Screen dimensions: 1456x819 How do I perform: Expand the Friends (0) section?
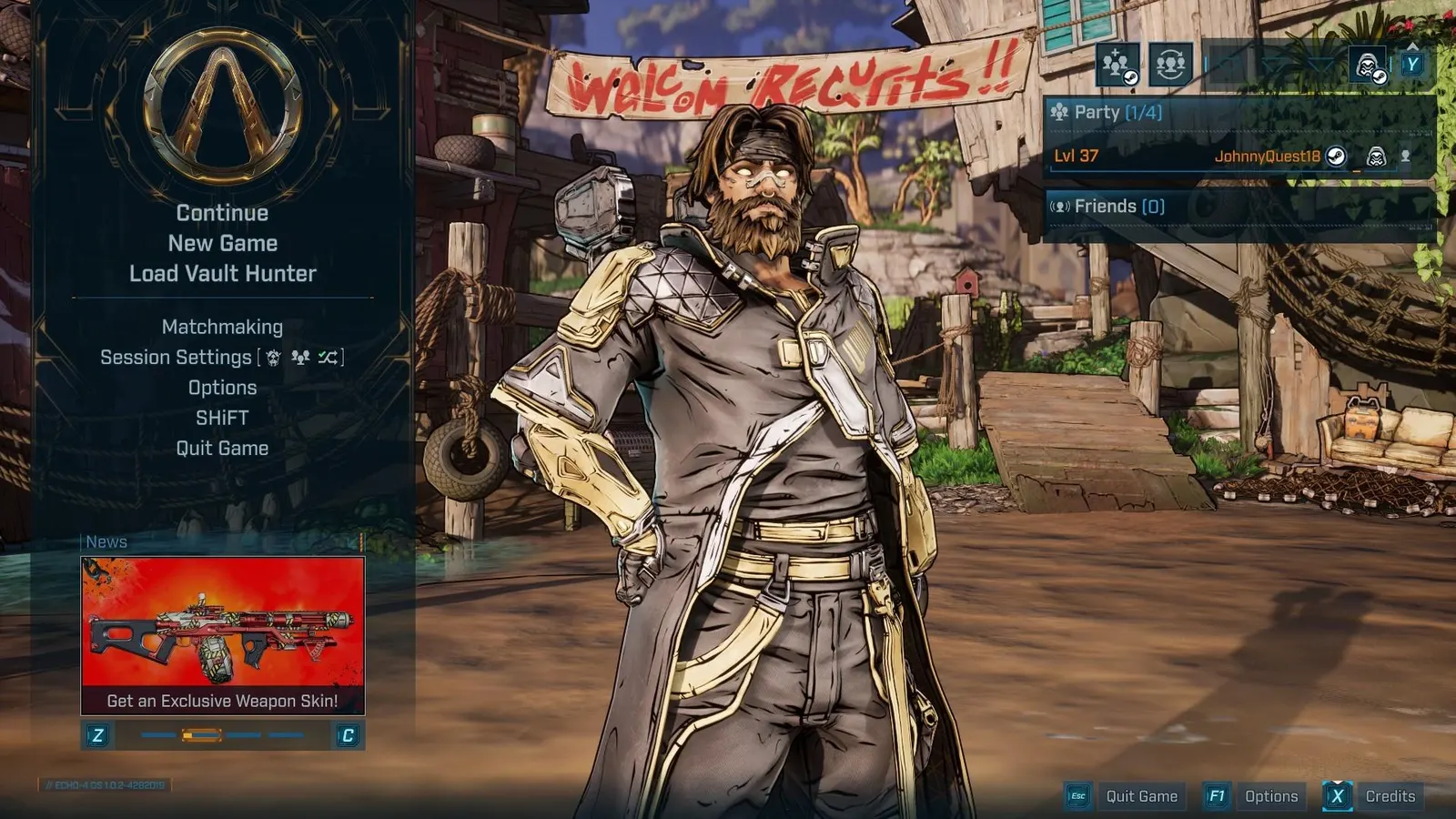pyautogui.click(x=1115, y=207)
